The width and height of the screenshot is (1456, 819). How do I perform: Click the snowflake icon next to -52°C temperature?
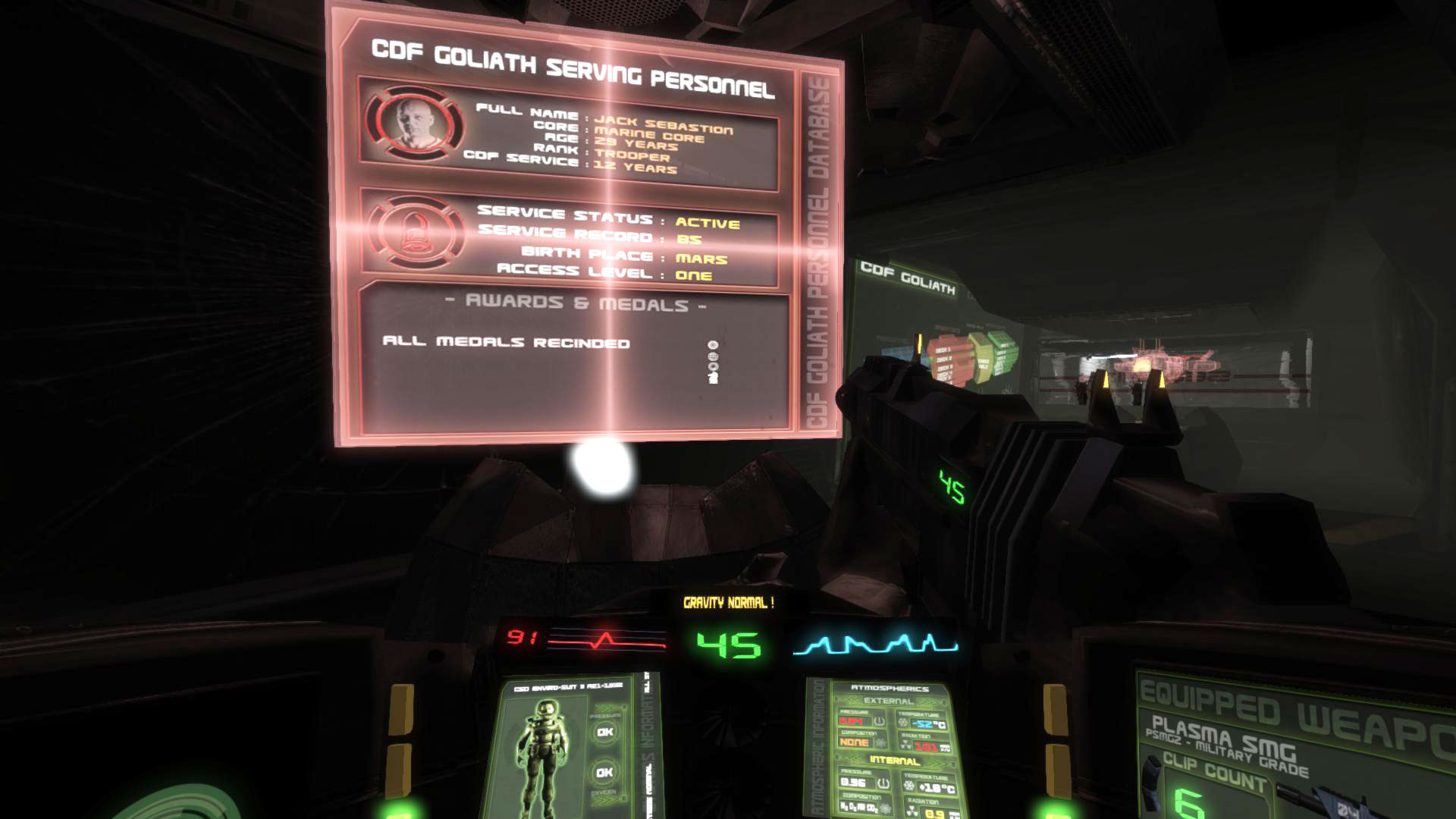pyautogui.click(x=902, y=721)
